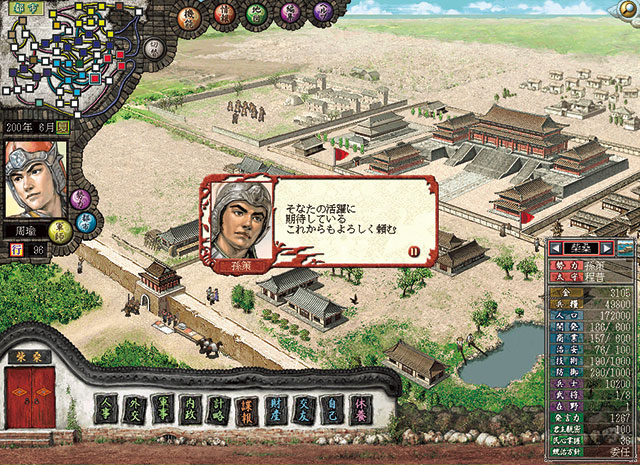Select the 自己 self command
Image resolution: width=640 pixels, height=465 pixels.
point(331,408)
